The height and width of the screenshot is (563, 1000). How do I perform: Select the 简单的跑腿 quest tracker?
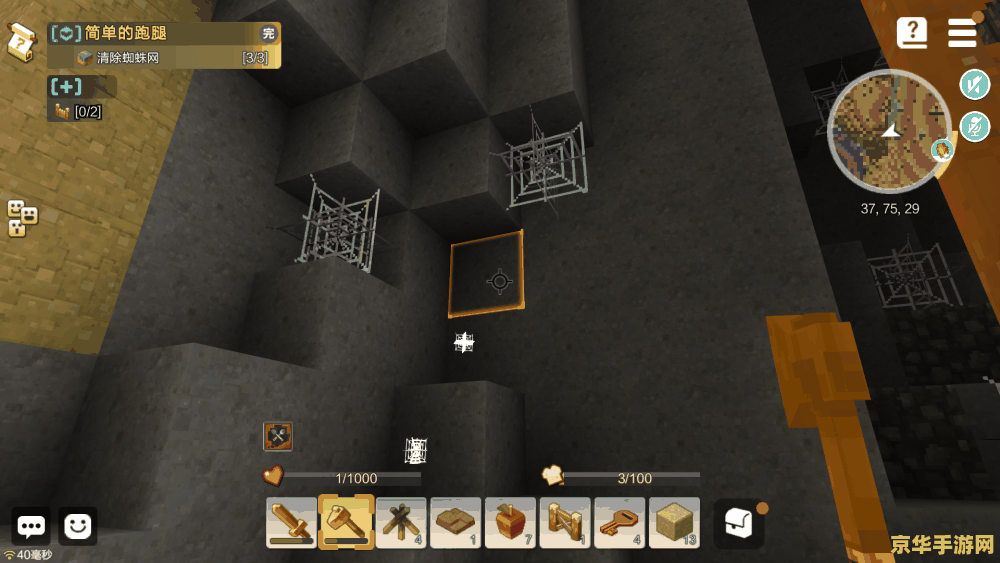pos(164,34)
